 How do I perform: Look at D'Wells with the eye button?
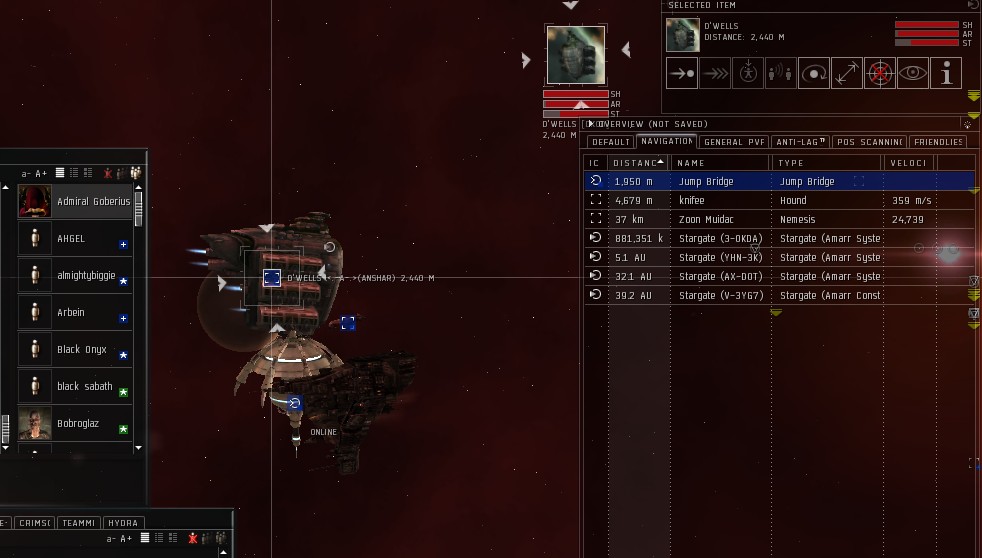point(913,73)
